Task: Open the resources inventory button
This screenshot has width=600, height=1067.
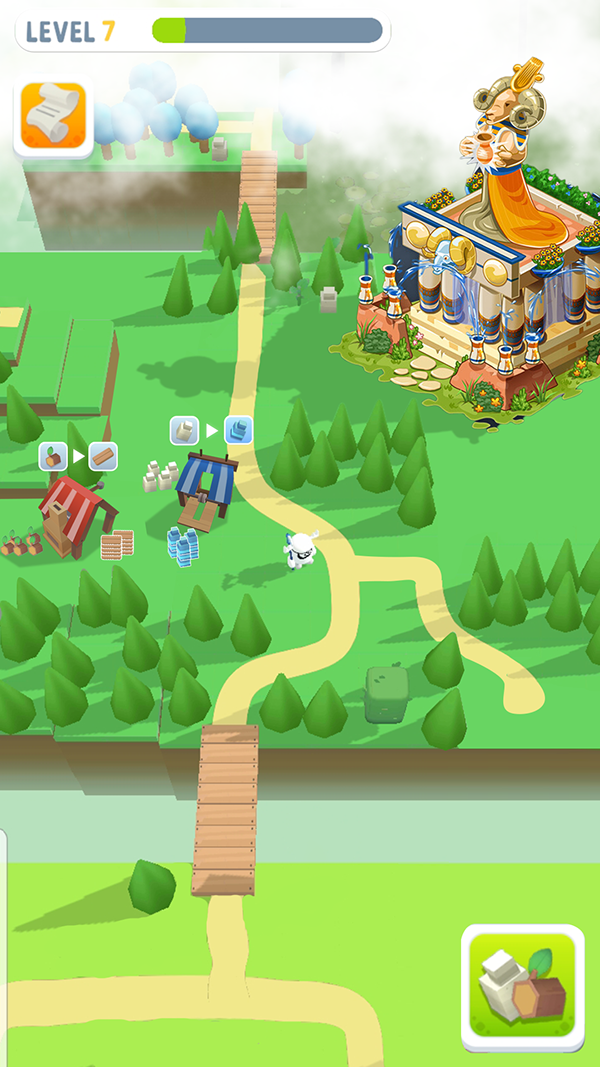Action: point(523,986)
